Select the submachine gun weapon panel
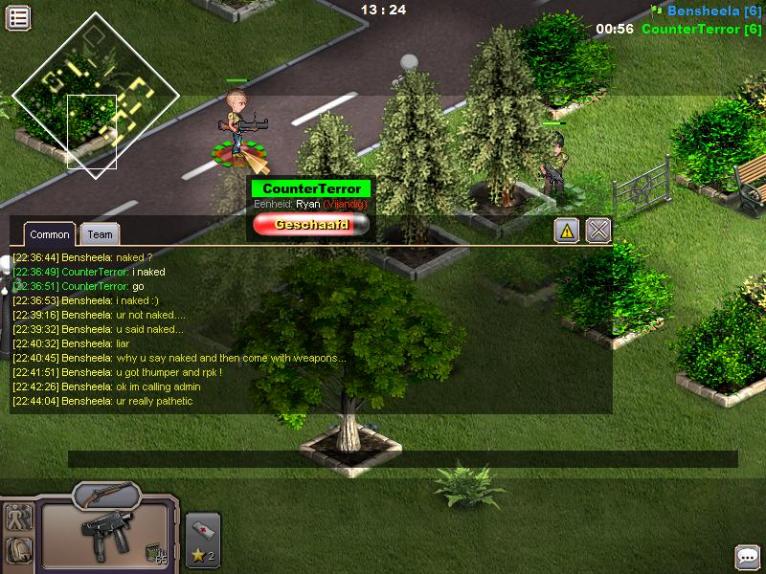This screenshot has width=766, height=574. pos(108,537)
